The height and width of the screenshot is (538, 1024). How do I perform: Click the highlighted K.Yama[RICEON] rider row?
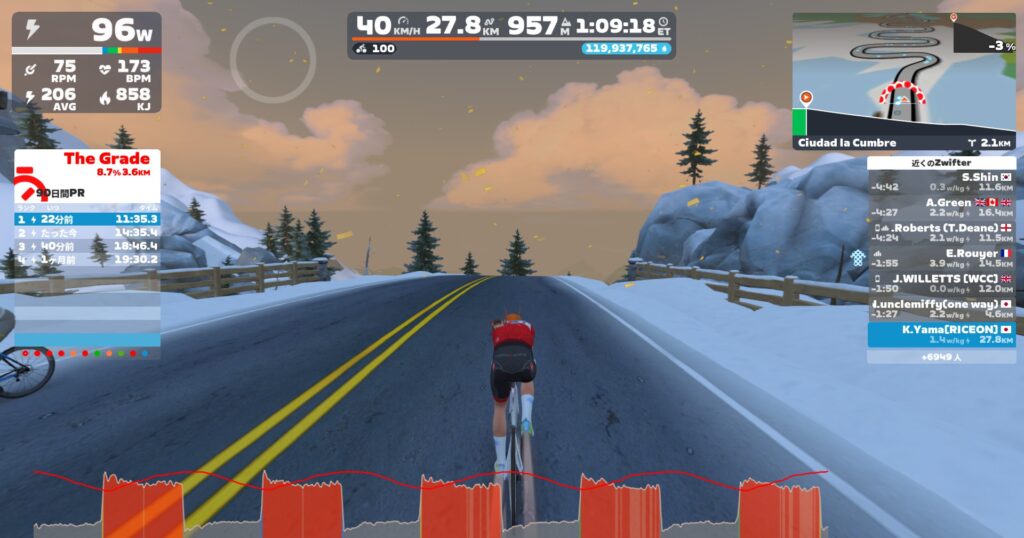click(x=941, y=334)
